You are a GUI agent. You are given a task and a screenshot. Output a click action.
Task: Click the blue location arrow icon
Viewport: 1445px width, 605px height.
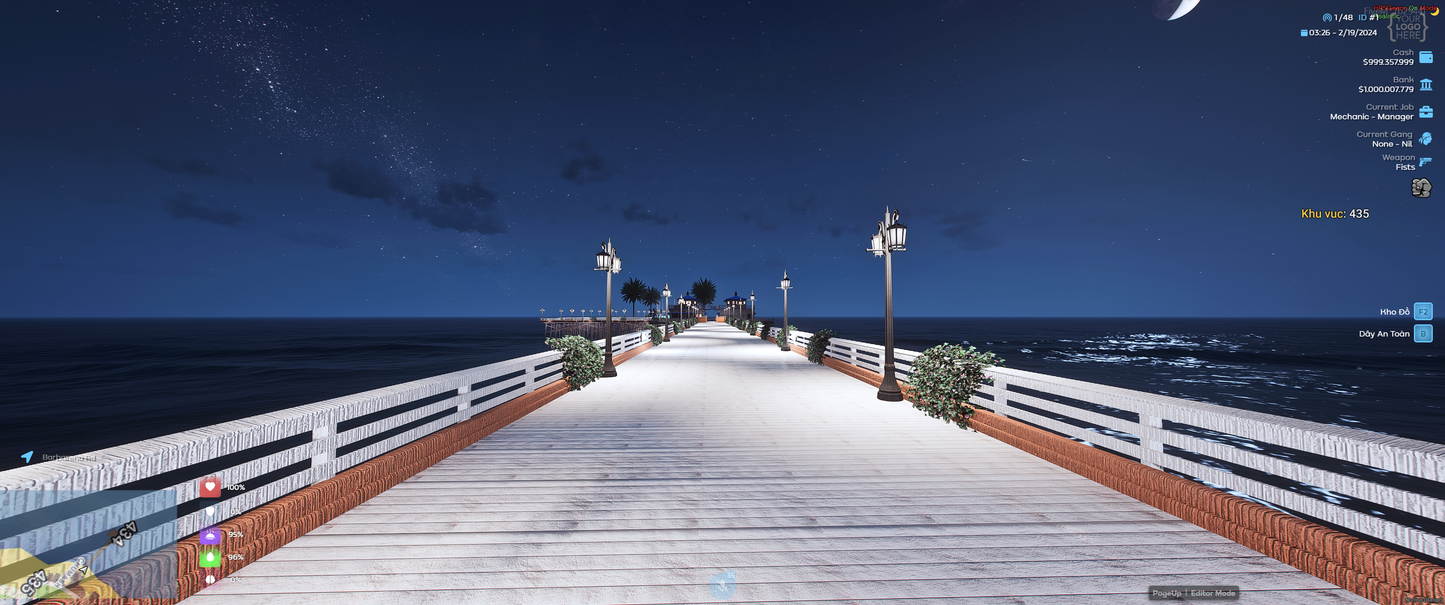(28, 457)
